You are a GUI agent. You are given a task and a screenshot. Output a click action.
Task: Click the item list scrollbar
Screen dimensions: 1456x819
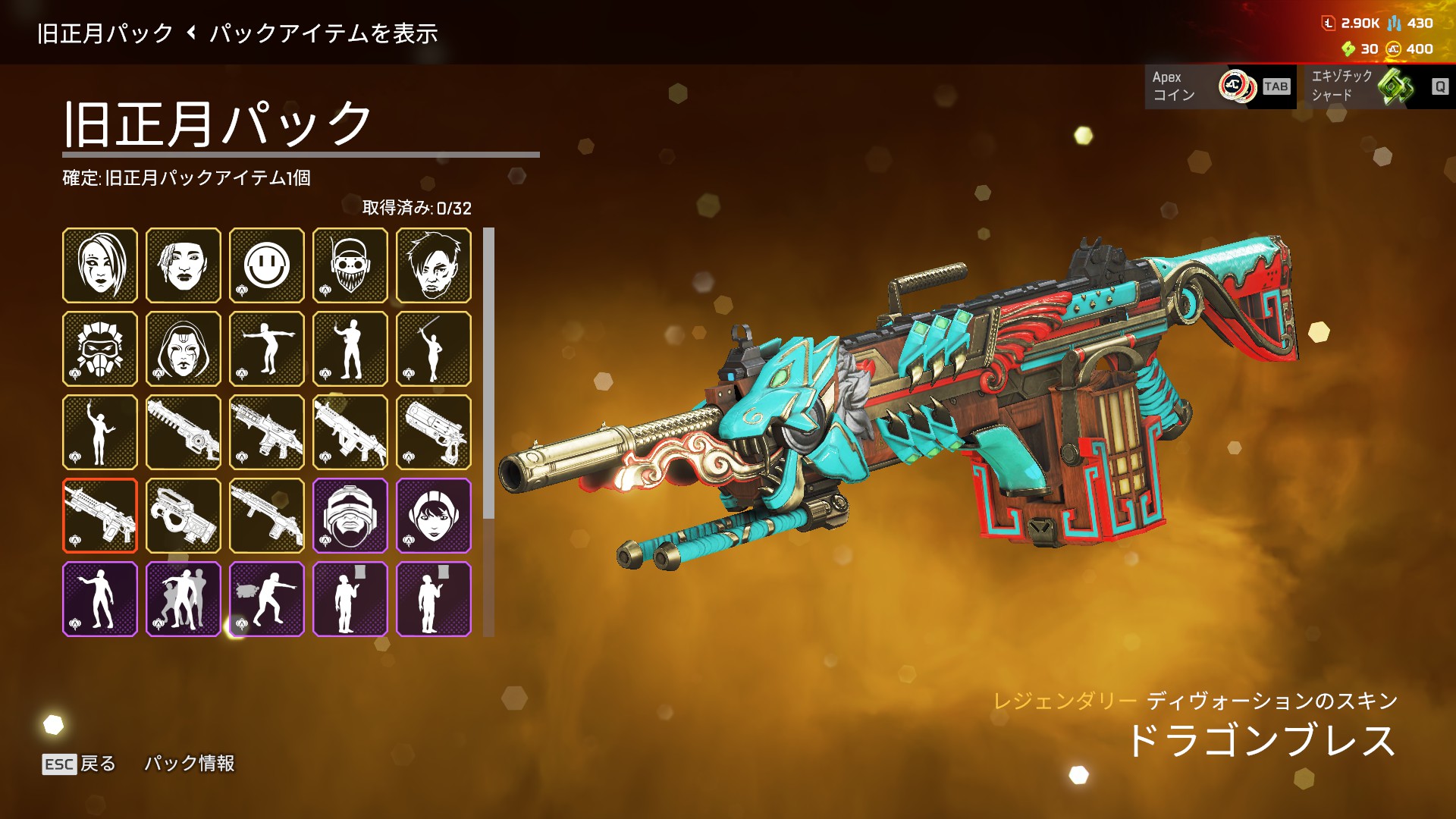click(x=488, y=373)
